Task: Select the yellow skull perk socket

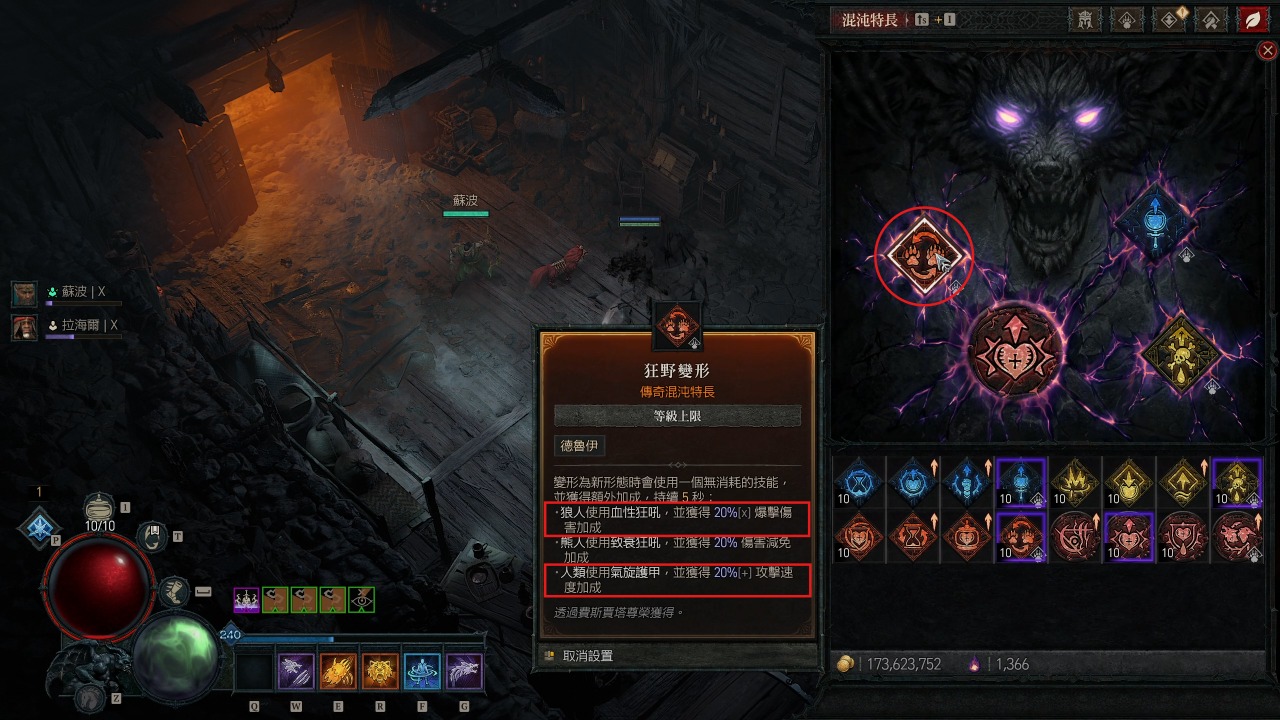Action: (x=1180, y=352)
